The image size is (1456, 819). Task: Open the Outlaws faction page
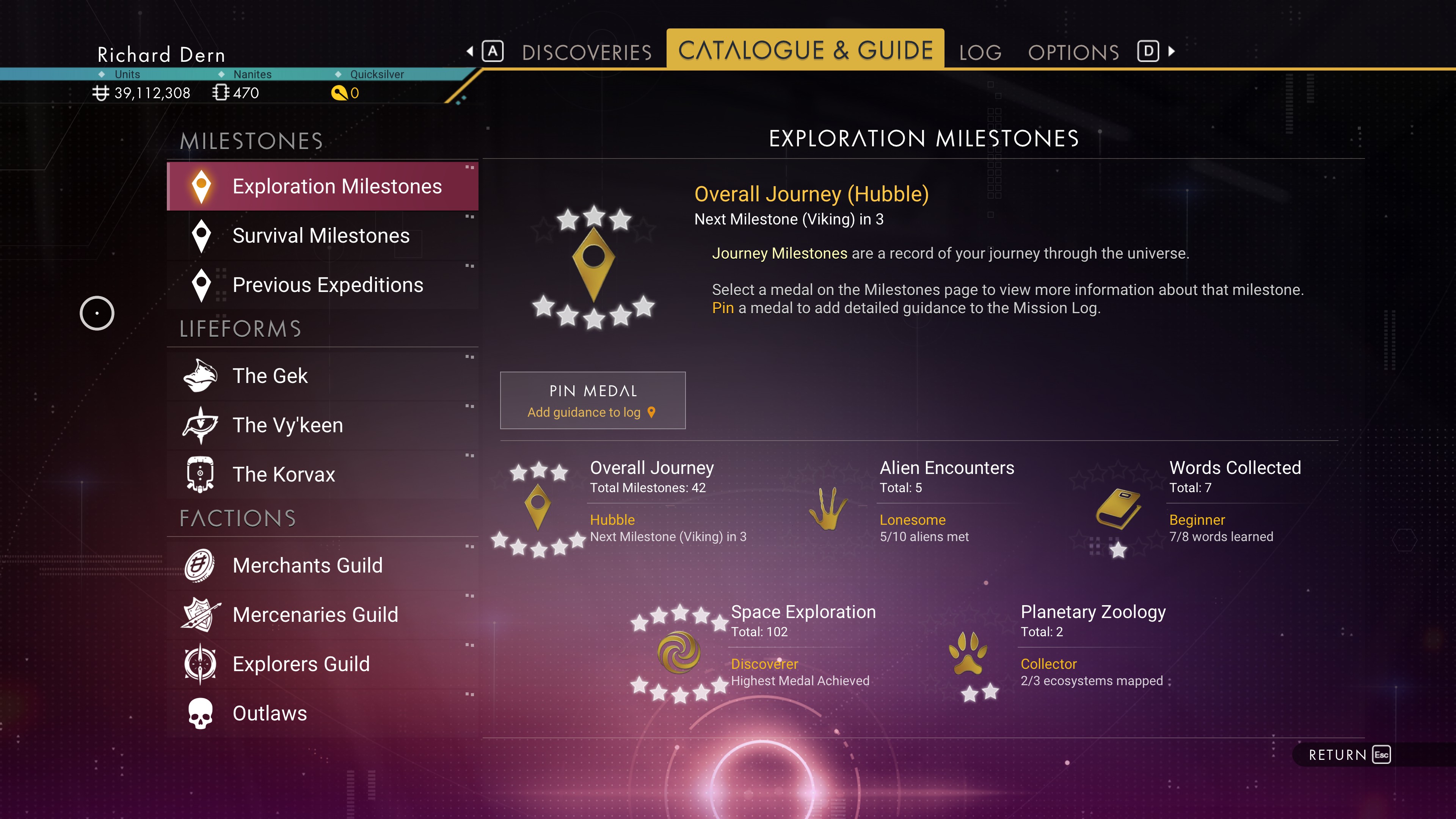point(322,713)
